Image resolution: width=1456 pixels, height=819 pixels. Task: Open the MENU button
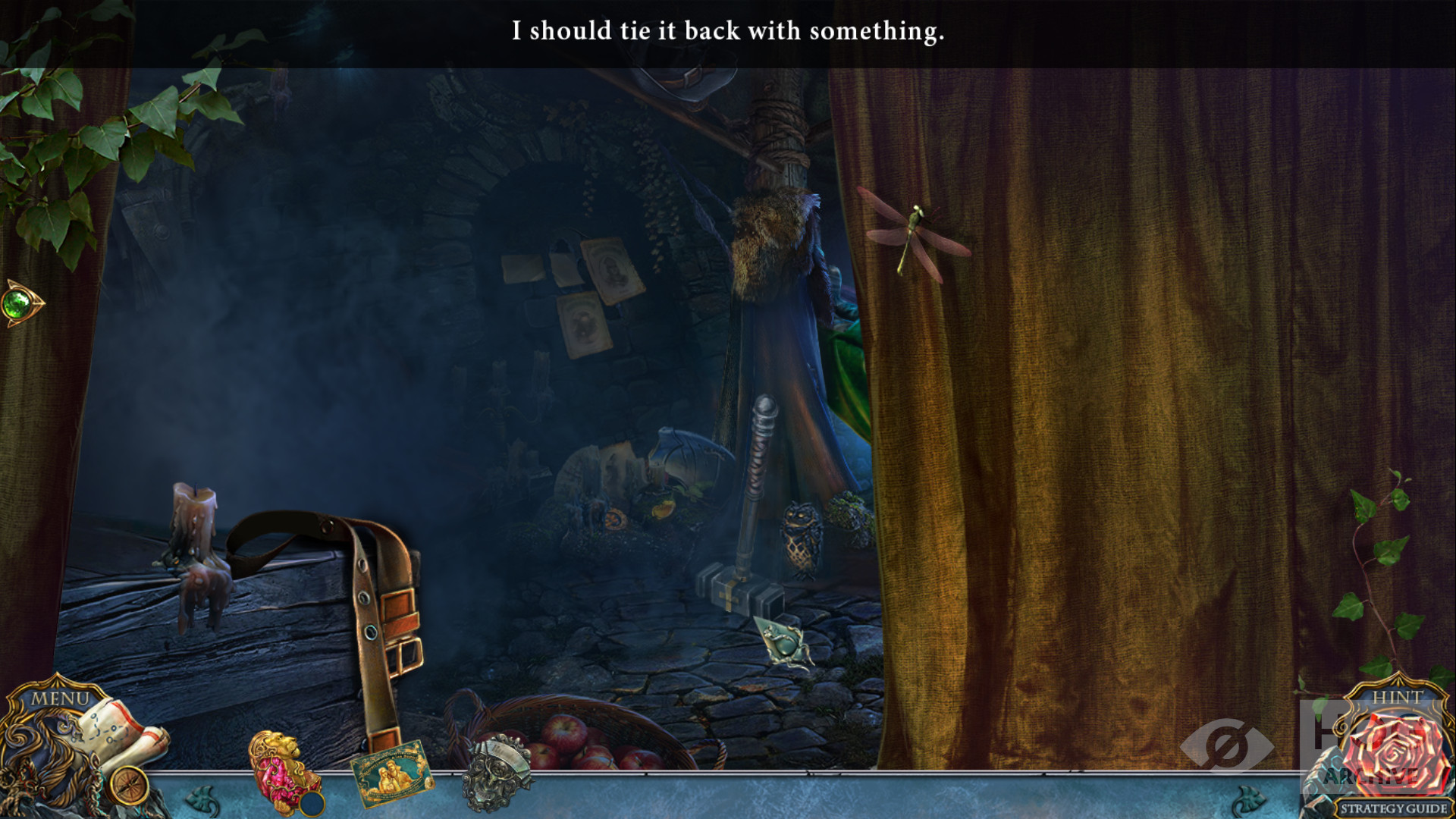(x=59, y=698)
